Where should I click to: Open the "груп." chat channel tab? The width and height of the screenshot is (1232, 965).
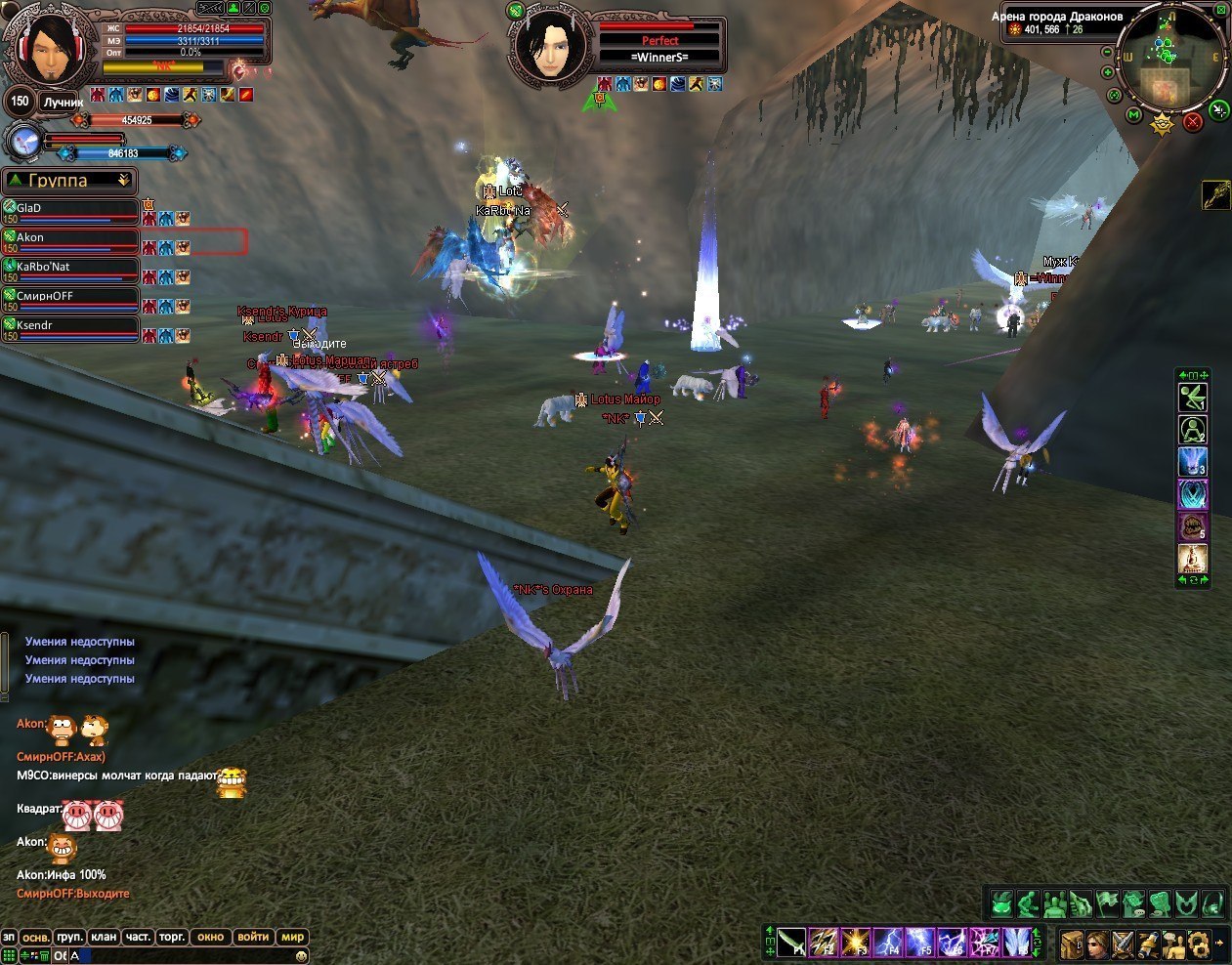[69, 937]
